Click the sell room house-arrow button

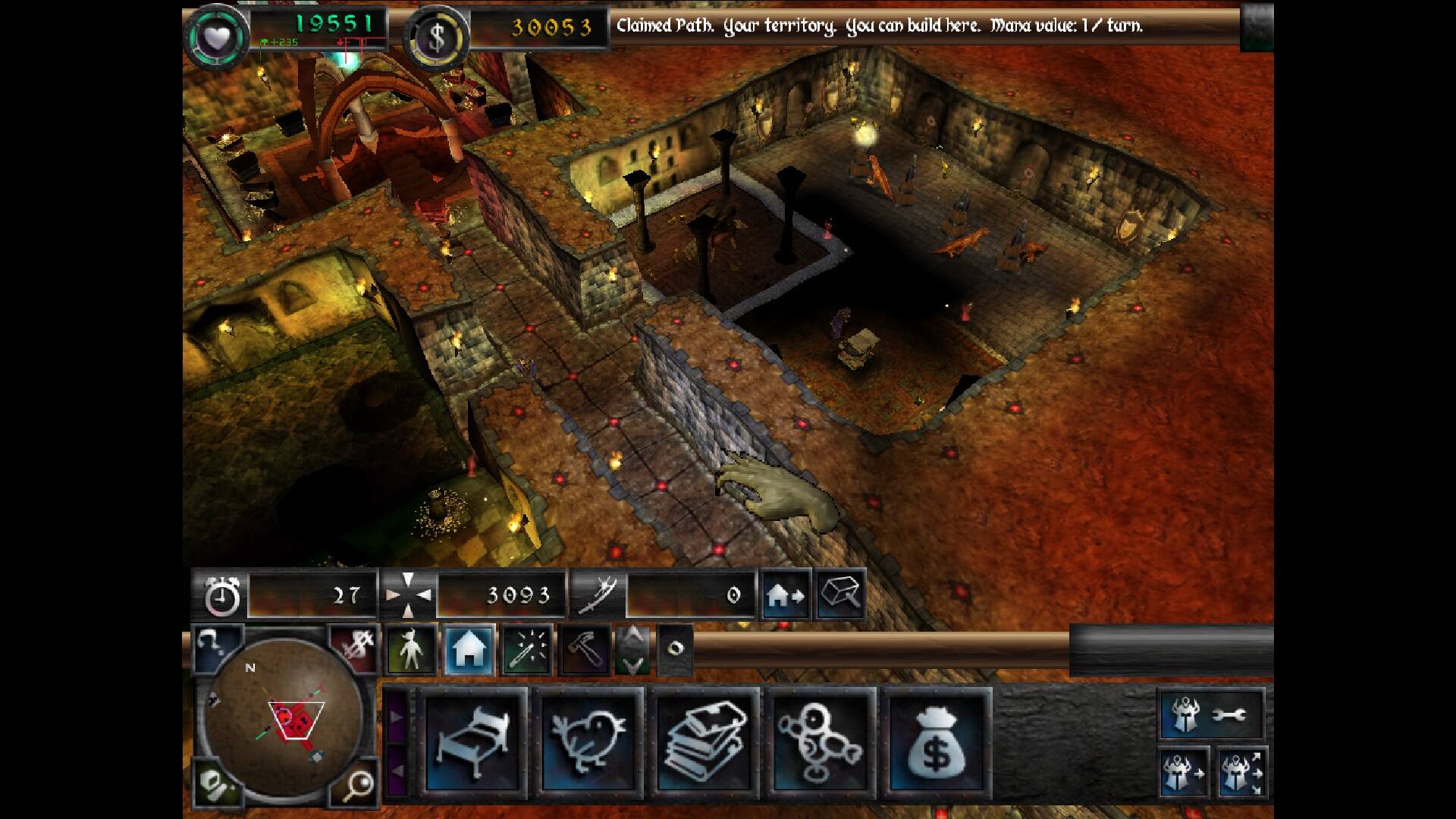(786, 595)
